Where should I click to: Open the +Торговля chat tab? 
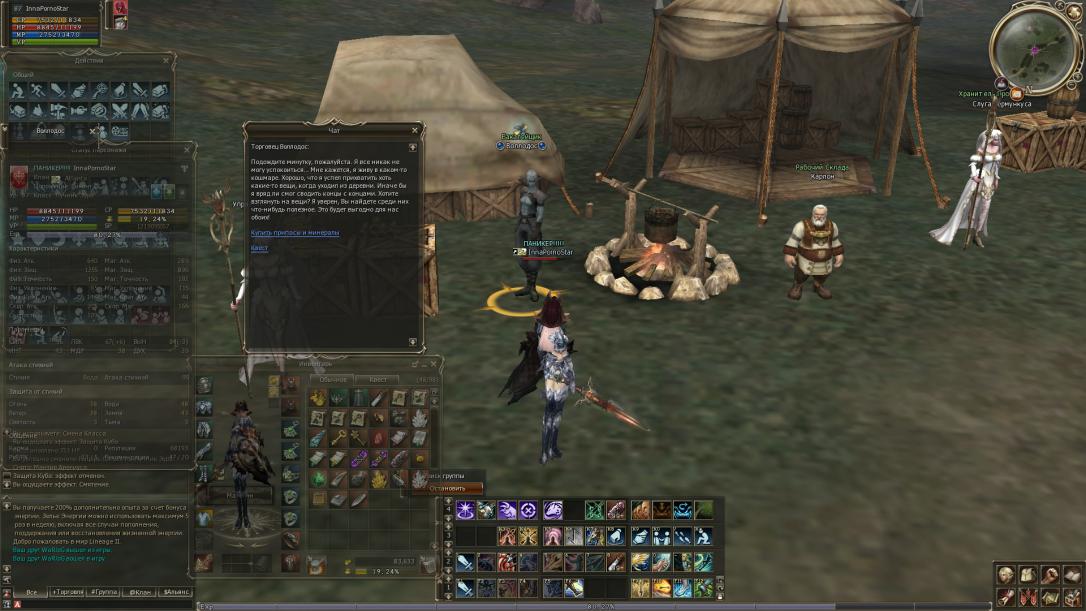pyautogui.click(x=69, y=592)
